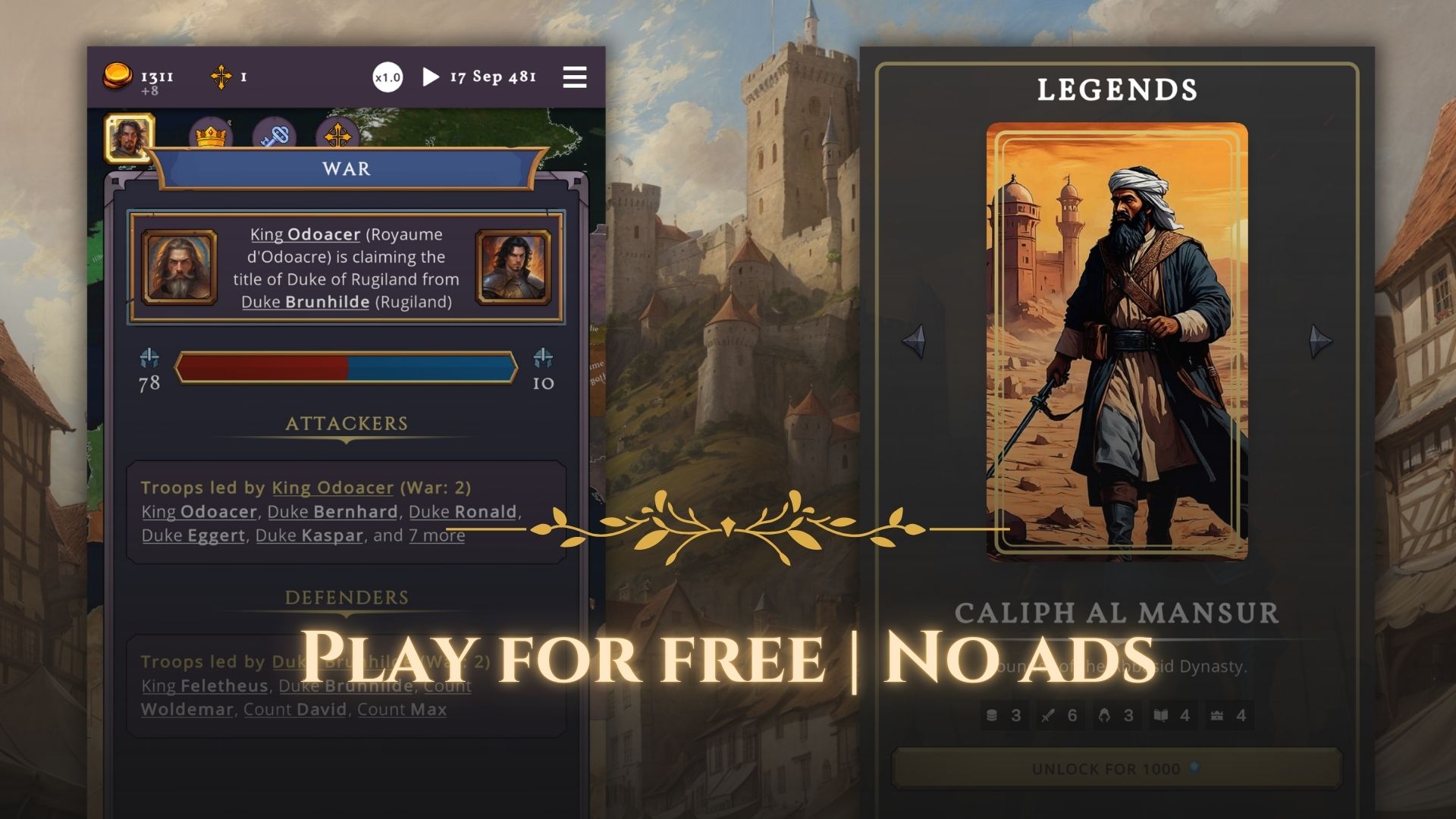View Duke Brunhilde's profile link
The image size is (1456, 819).
point(304,302)
